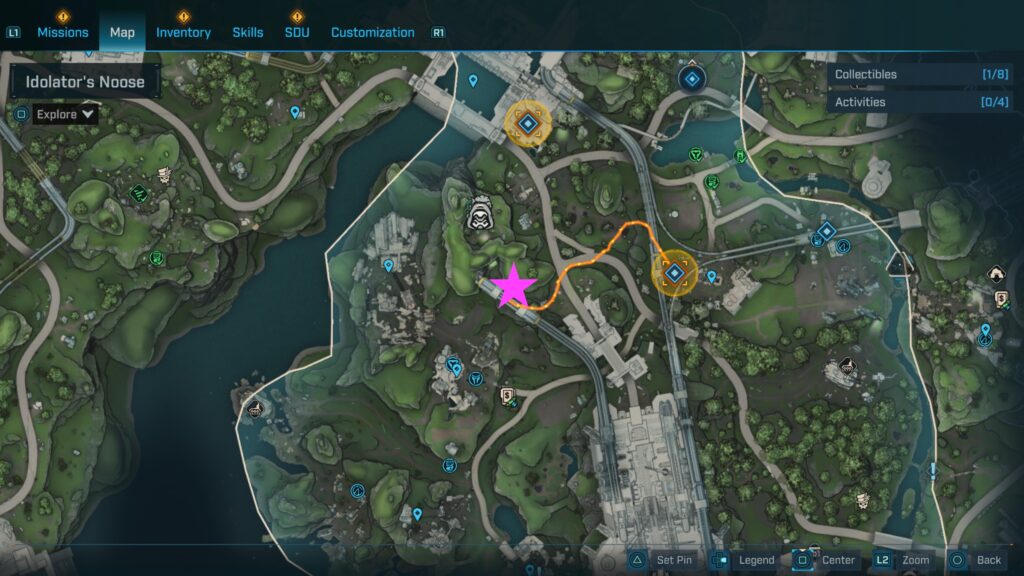This screenshot has width=1024, height=576.
Task: Open the map Legend
Action: 744,560
